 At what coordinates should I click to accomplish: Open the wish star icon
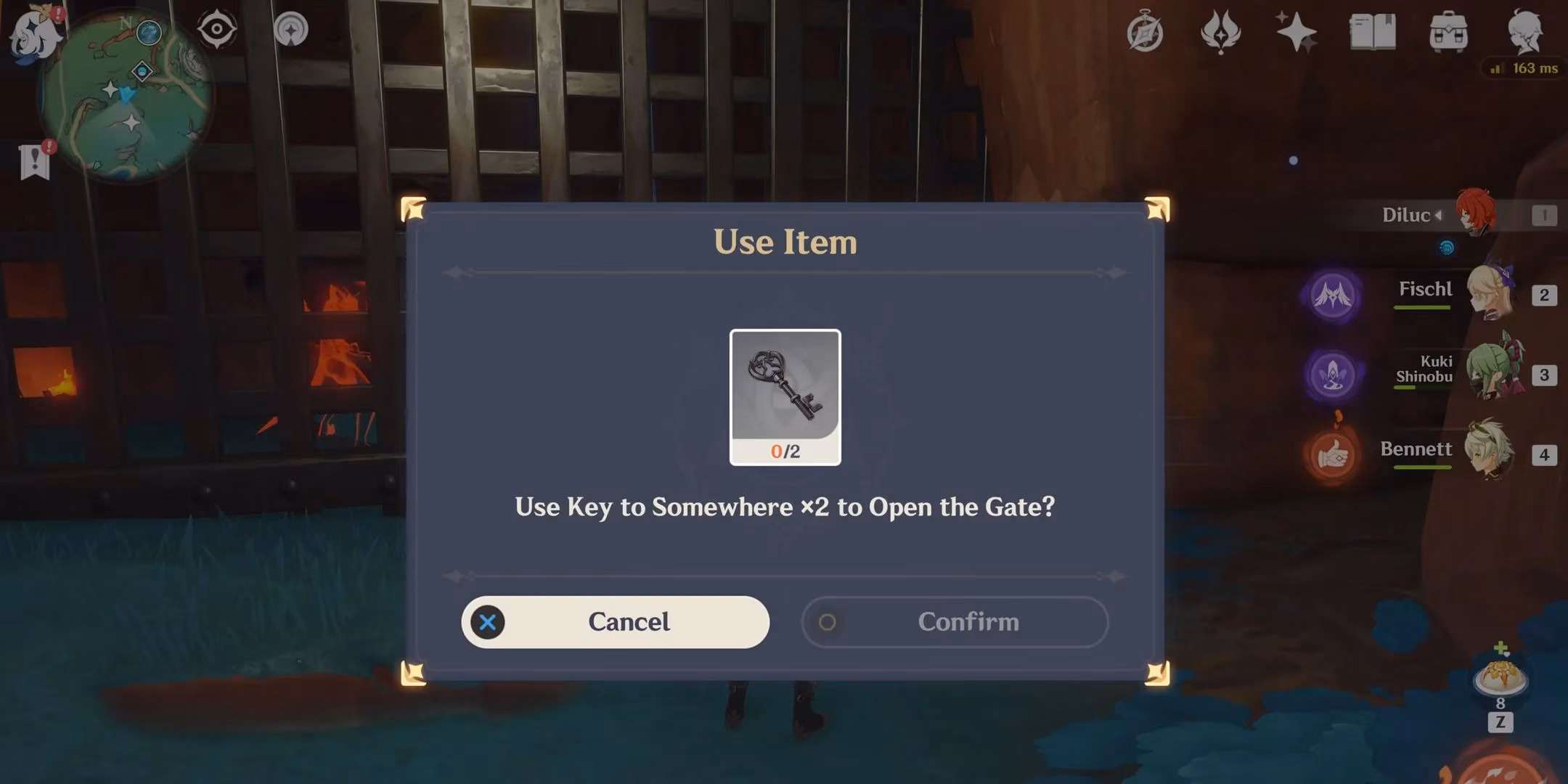point(1296,33)
